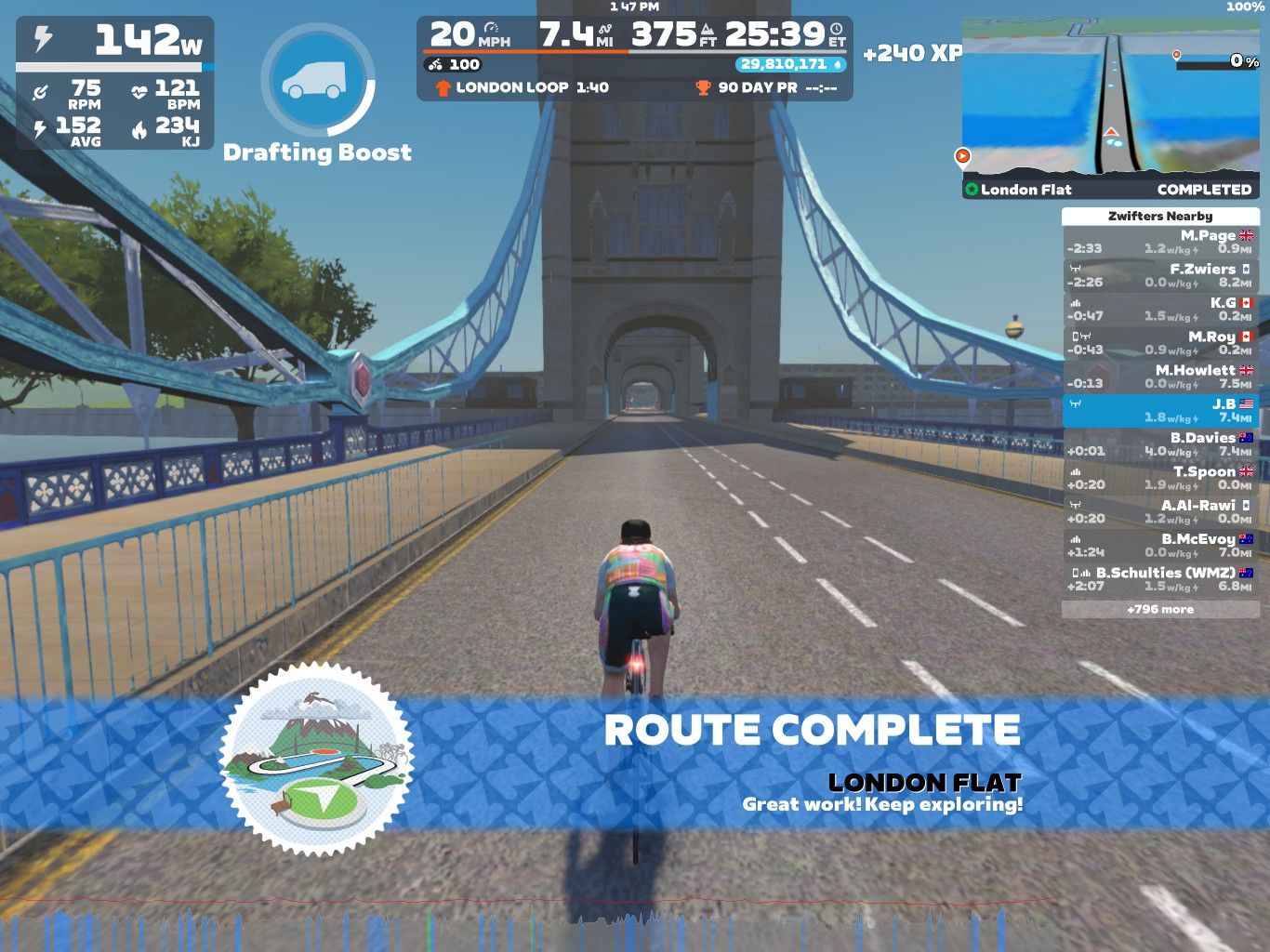Open the drops counter 29,810,171
This screenshot has height=952, width=1270.
coord(791,64)
